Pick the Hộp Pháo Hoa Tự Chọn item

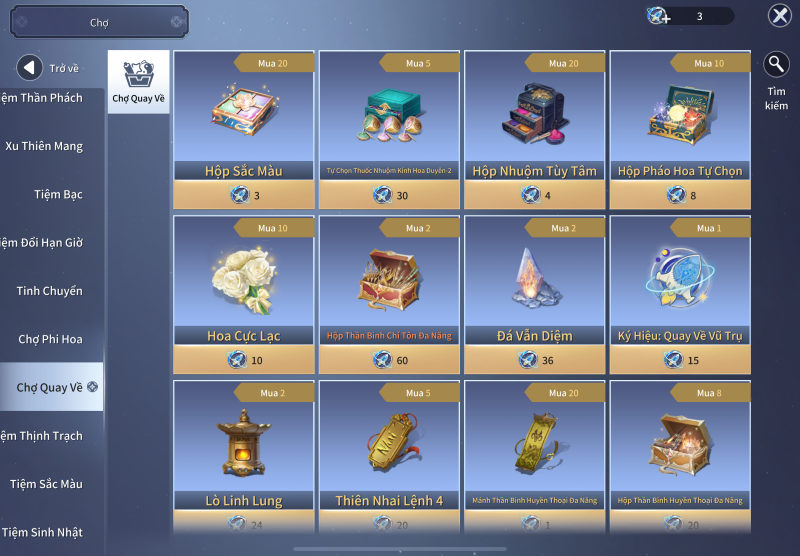click(680, 118)
